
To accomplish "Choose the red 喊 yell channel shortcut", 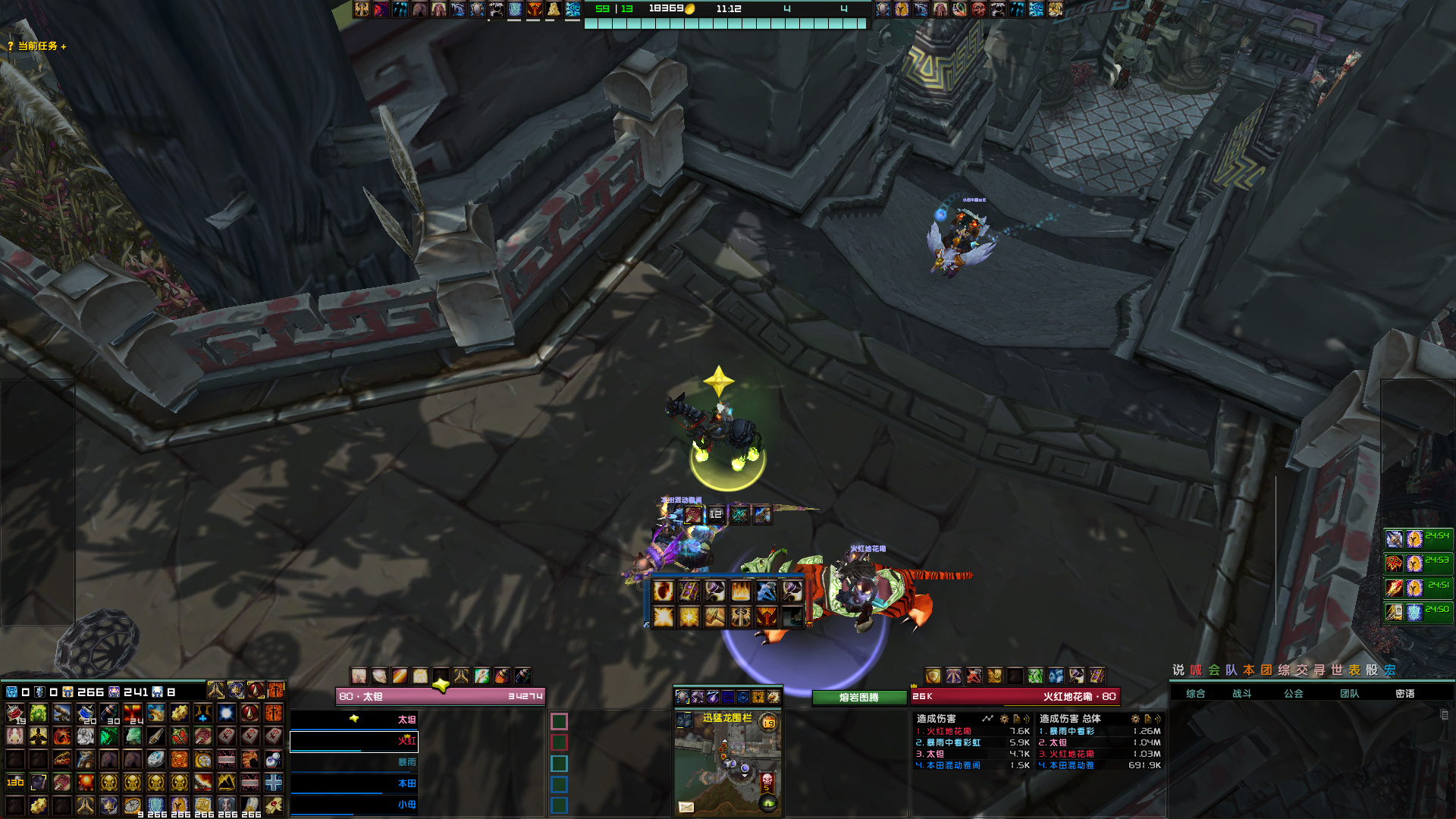I will point(1196,670).
